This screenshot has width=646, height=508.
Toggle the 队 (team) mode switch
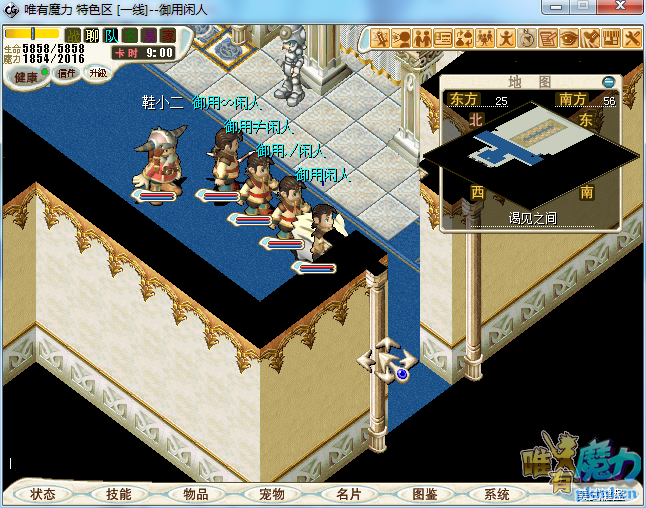coord(111,36)
